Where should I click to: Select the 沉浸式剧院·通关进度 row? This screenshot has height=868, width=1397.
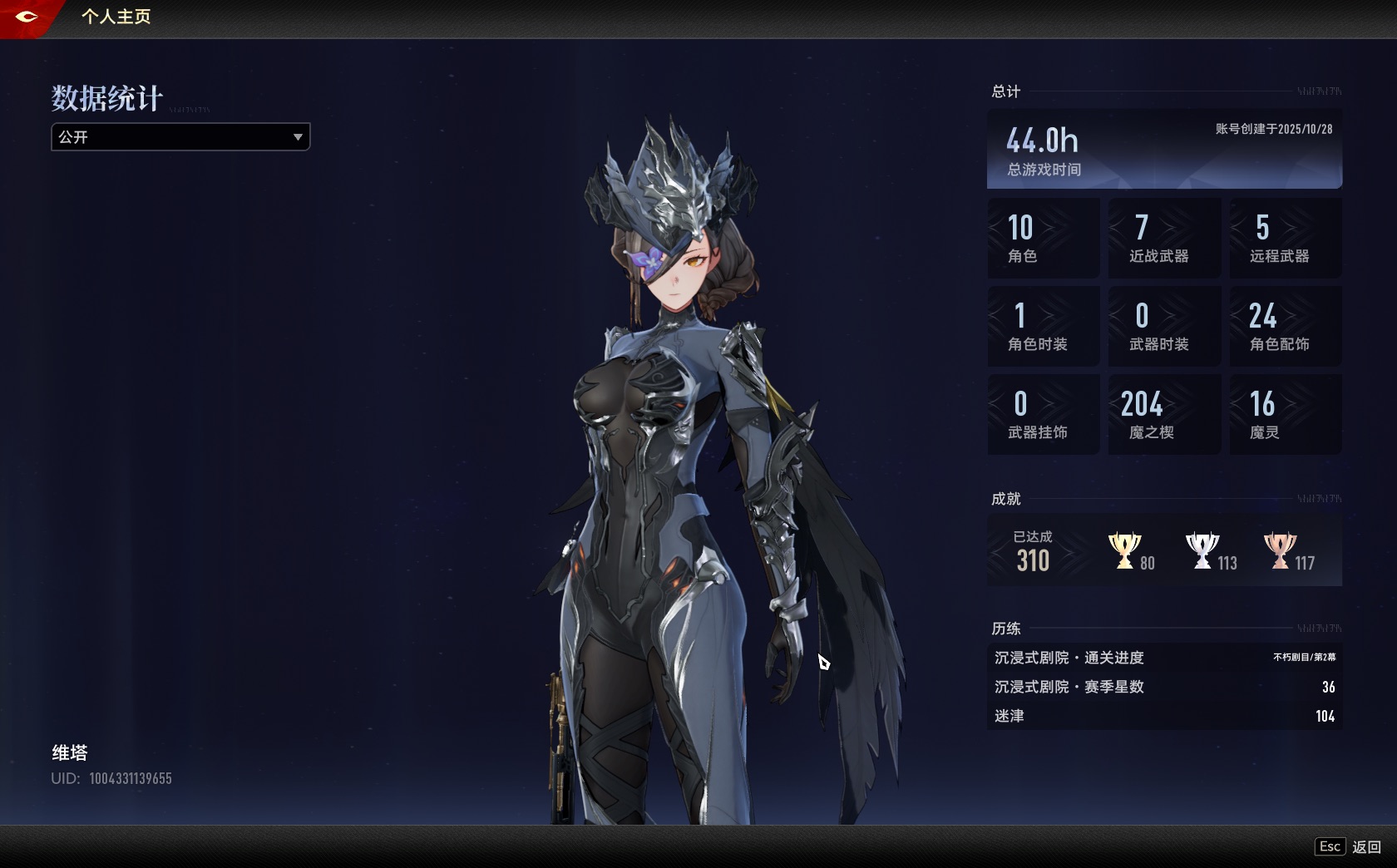tap(1164, 658)
